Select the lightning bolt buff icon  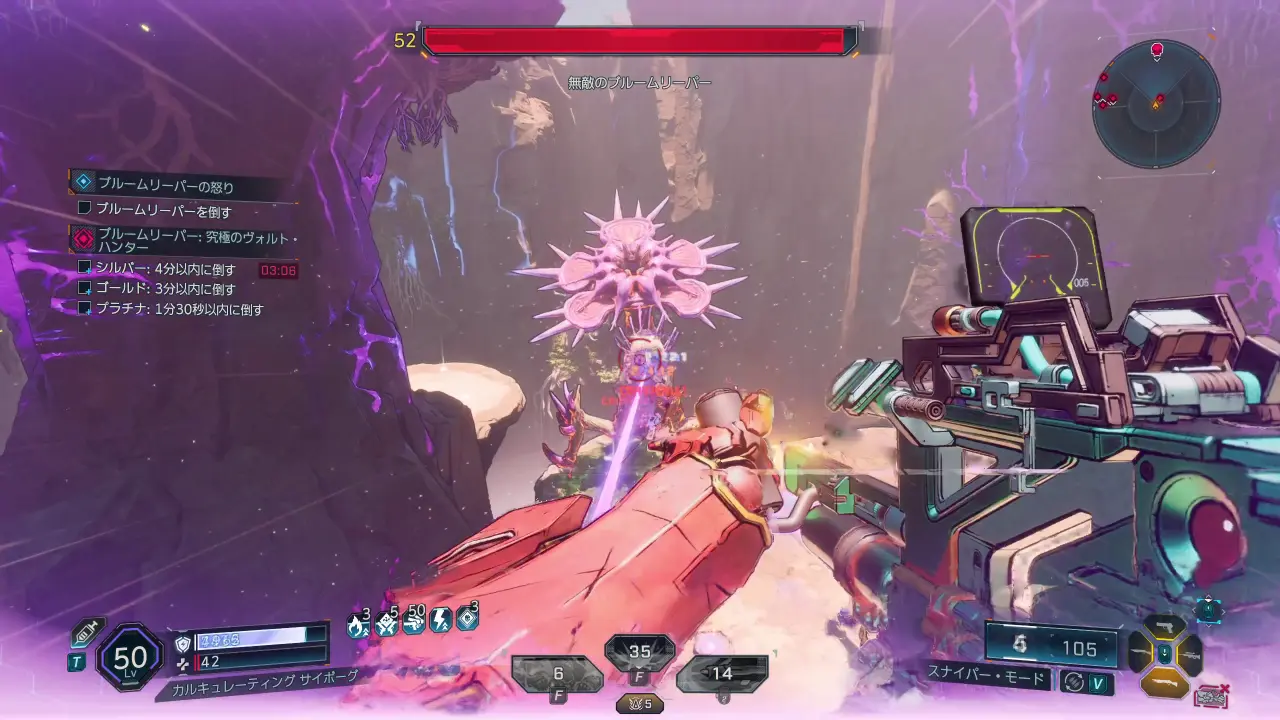(439, 622)
